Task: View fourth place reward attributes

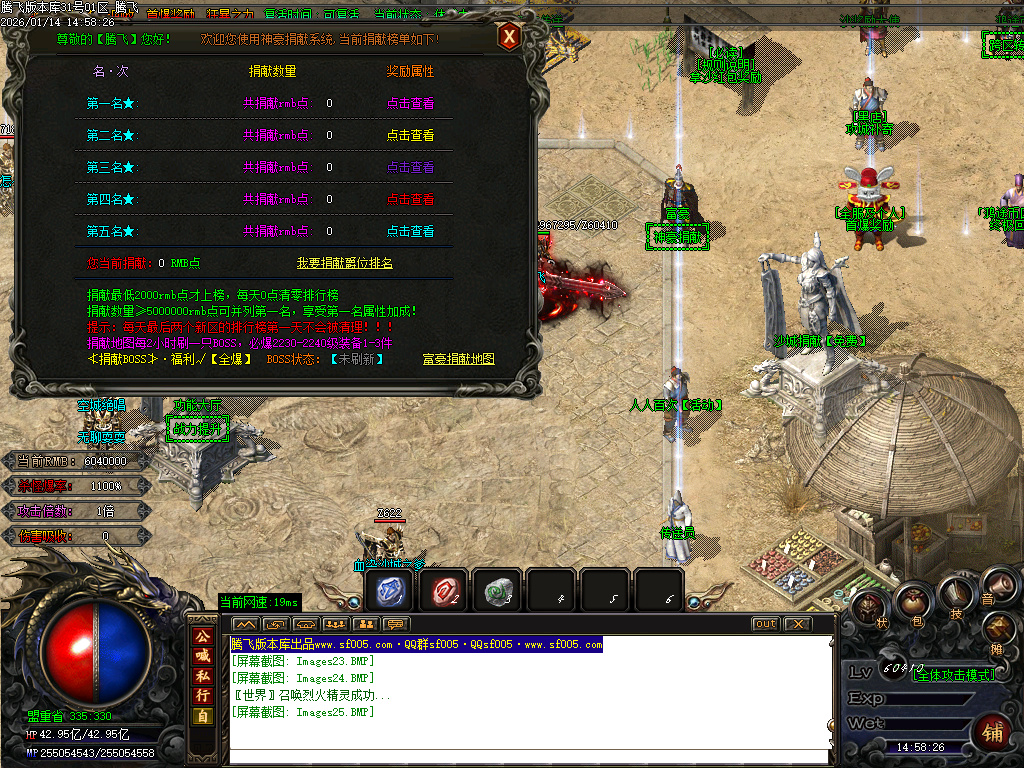Action: click(x=410, y=199)
